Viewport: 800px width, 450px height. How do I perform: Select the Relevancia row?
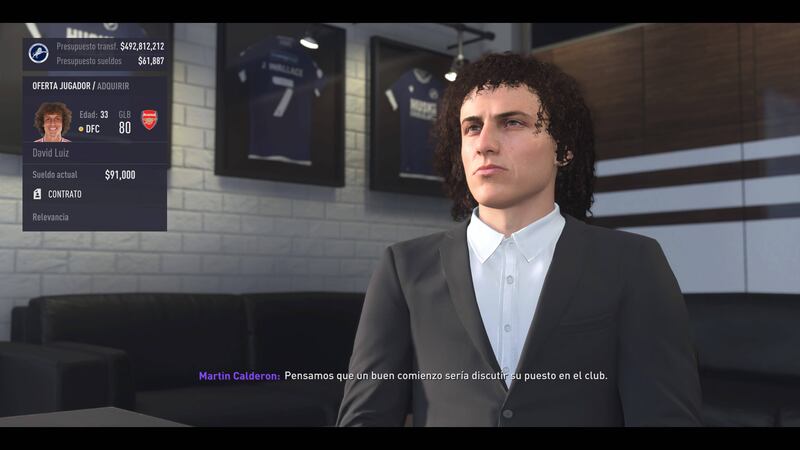pos(51,217)
